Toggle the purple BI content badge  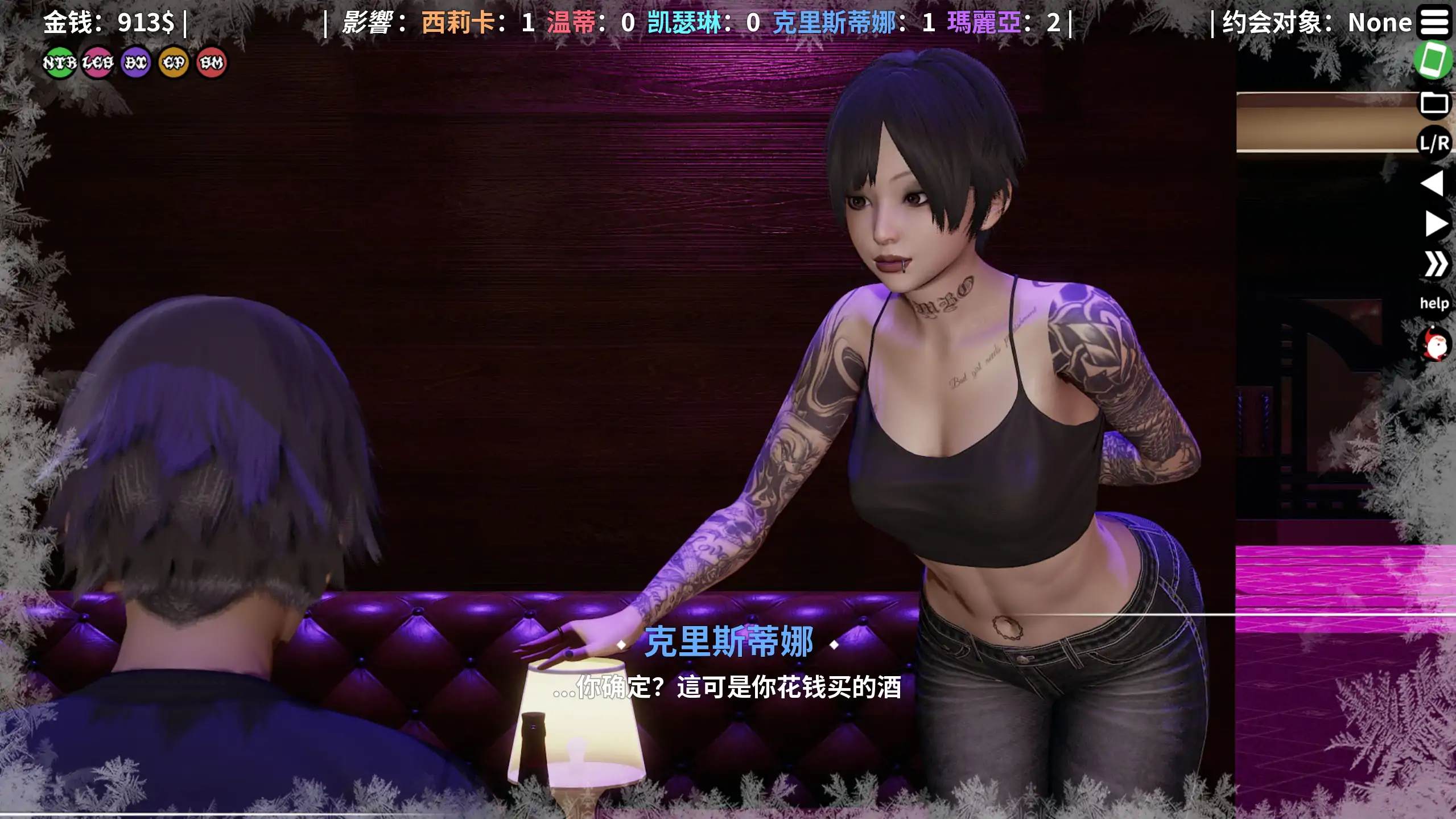click(x=135, y=63)
